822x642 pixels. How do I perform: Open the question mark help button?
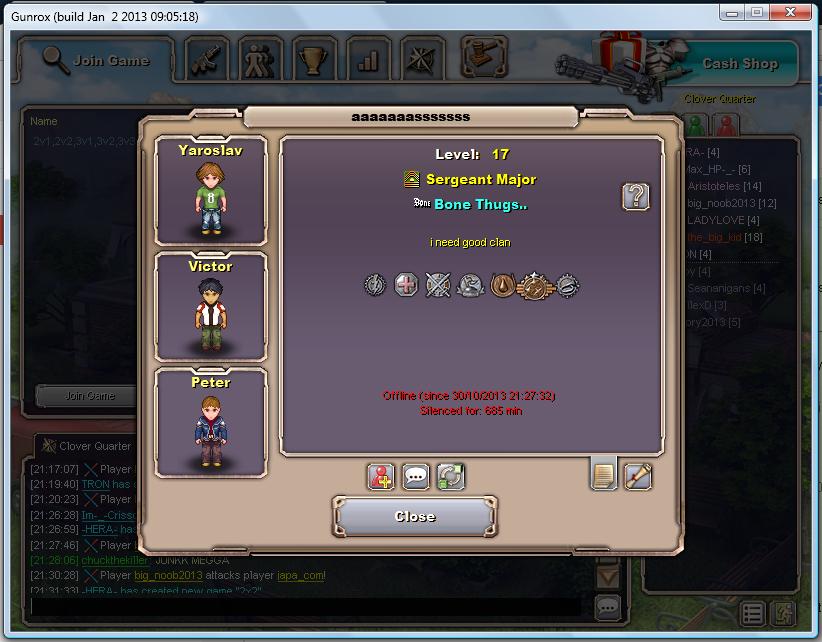pos(636,196)
